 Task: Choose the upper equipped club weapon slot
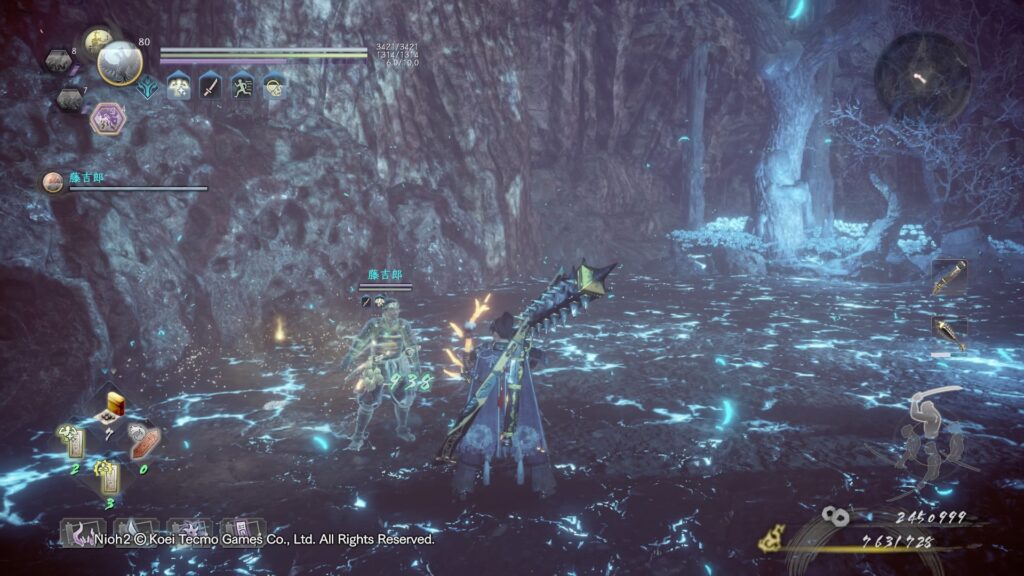(948, 278)
